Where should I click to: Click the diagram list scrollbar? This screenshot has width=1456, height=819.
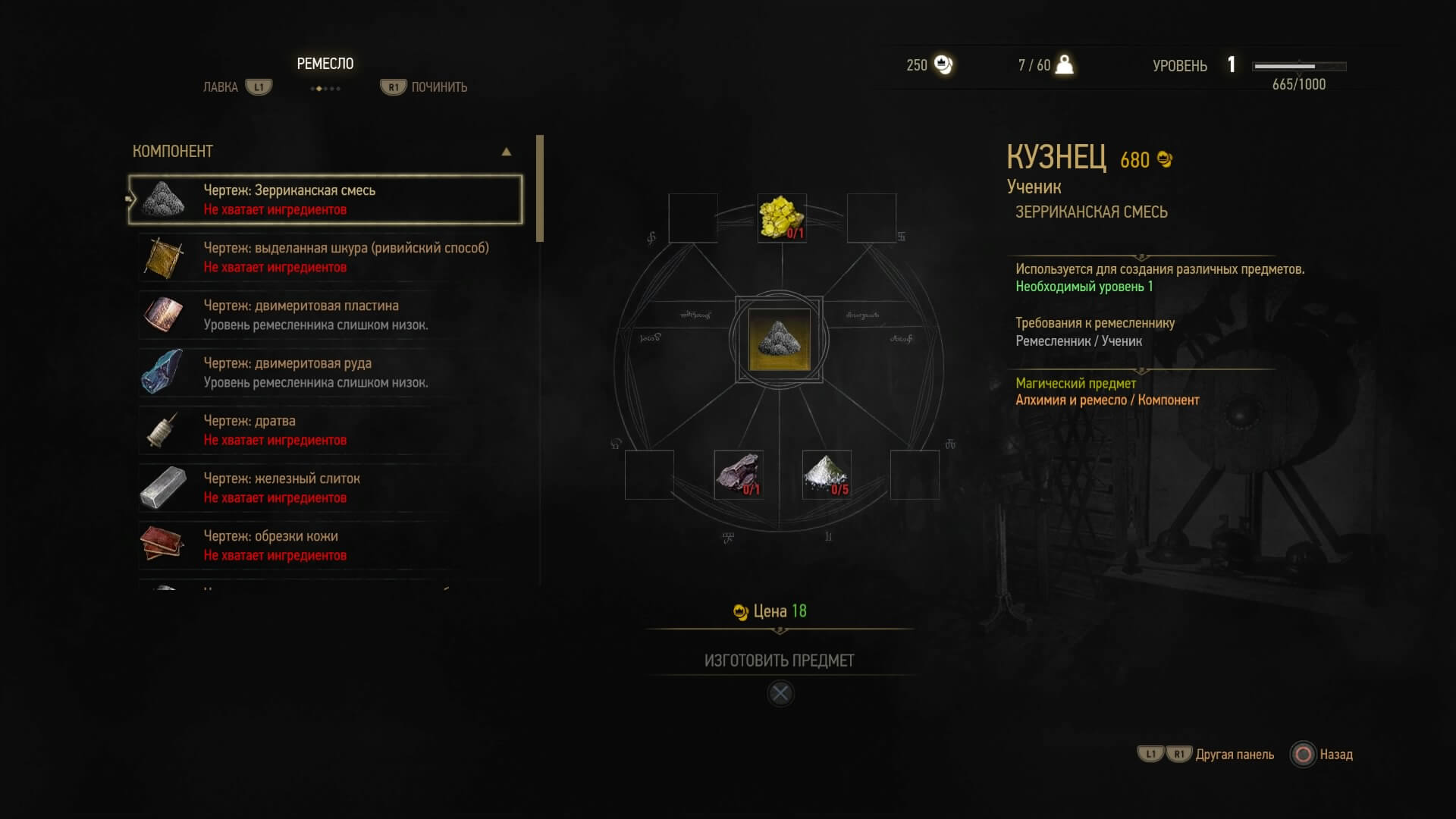(540, 189)
